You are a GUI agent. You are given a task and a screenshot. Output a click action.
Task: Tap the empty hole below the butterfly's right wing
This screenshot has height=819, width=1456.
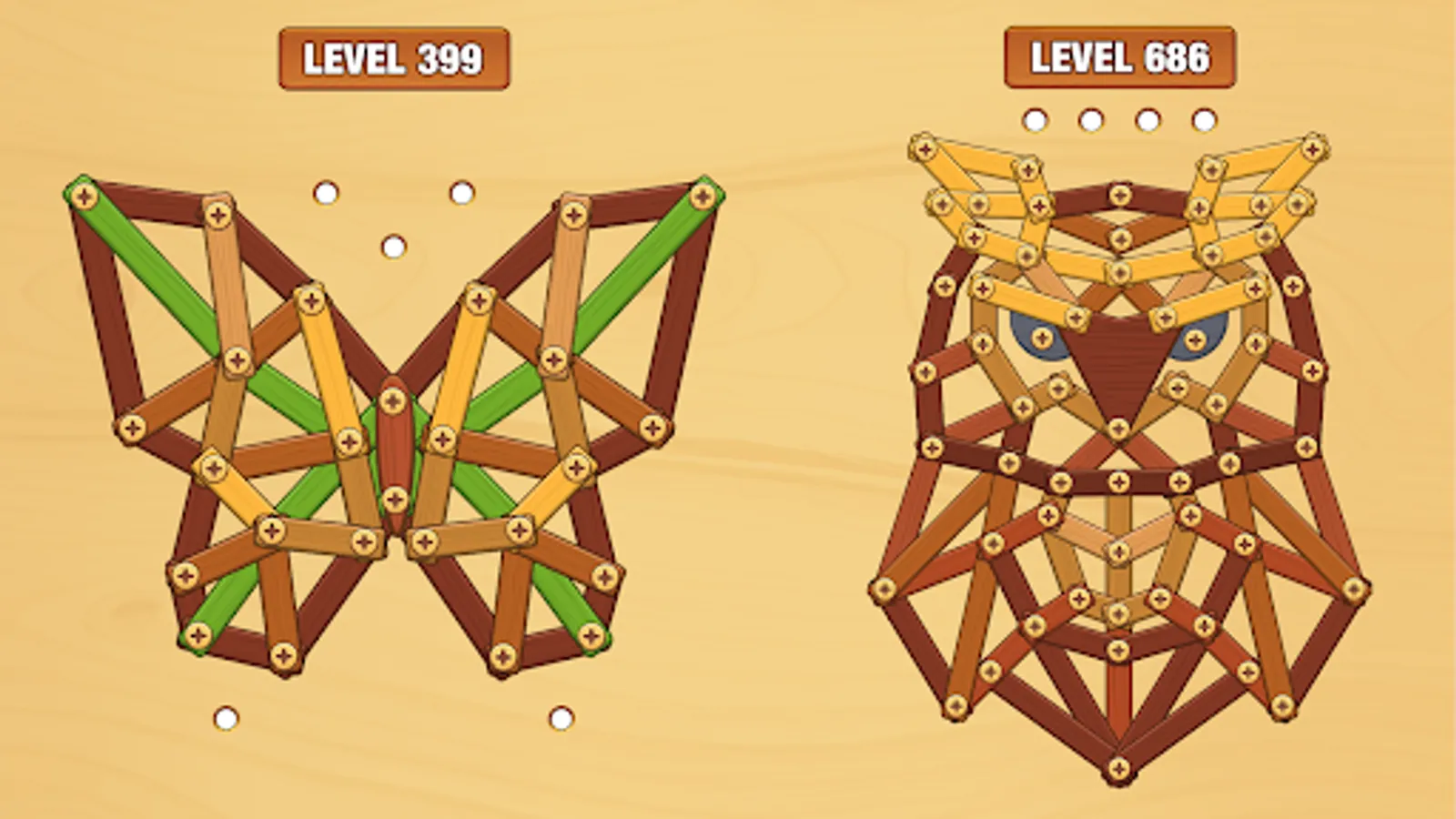[559, 718]
